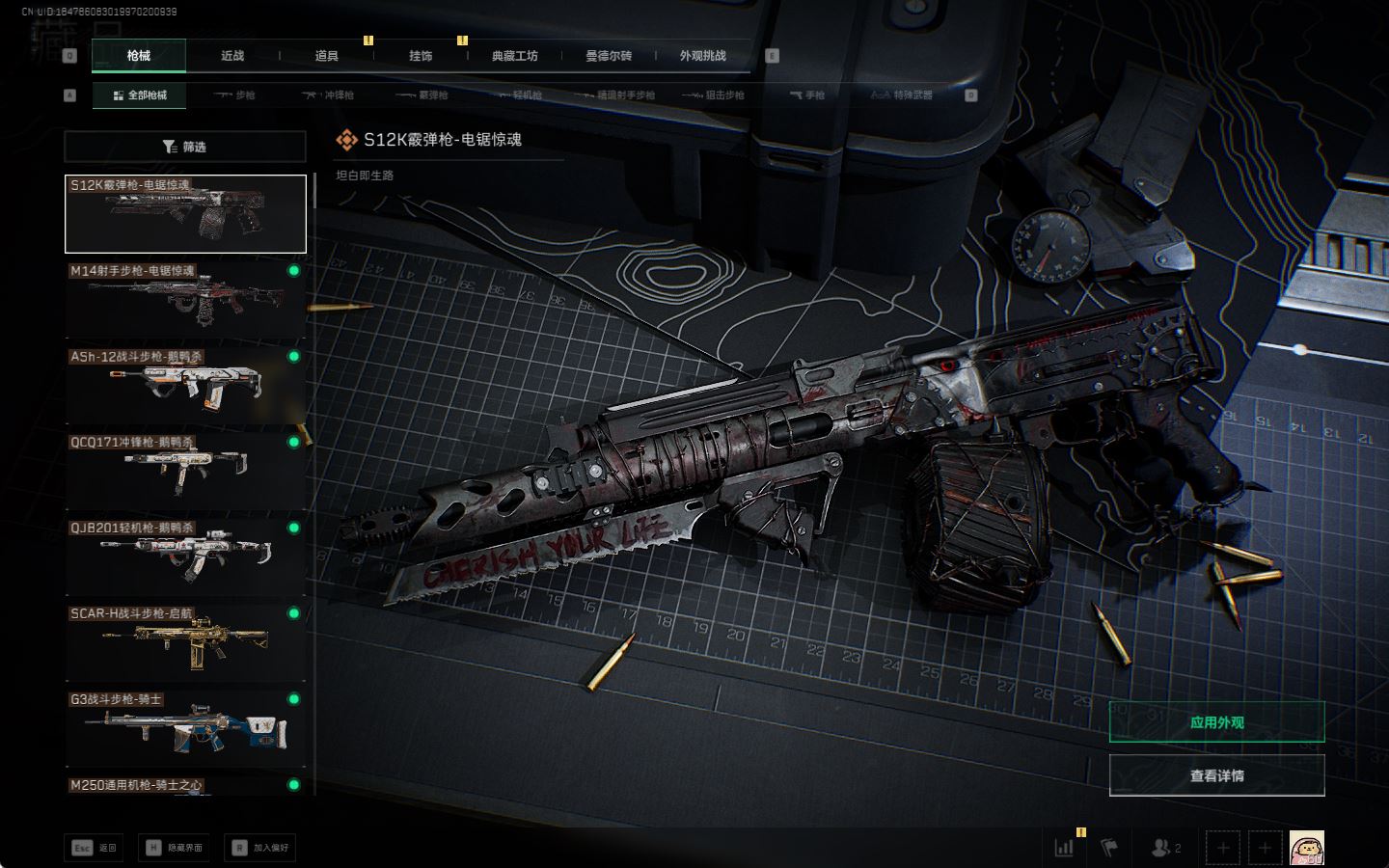The width and height of the screenshot is (1389, 868).
Task: Select the 曼德尔砖 tab
Action: pos(609,56)
